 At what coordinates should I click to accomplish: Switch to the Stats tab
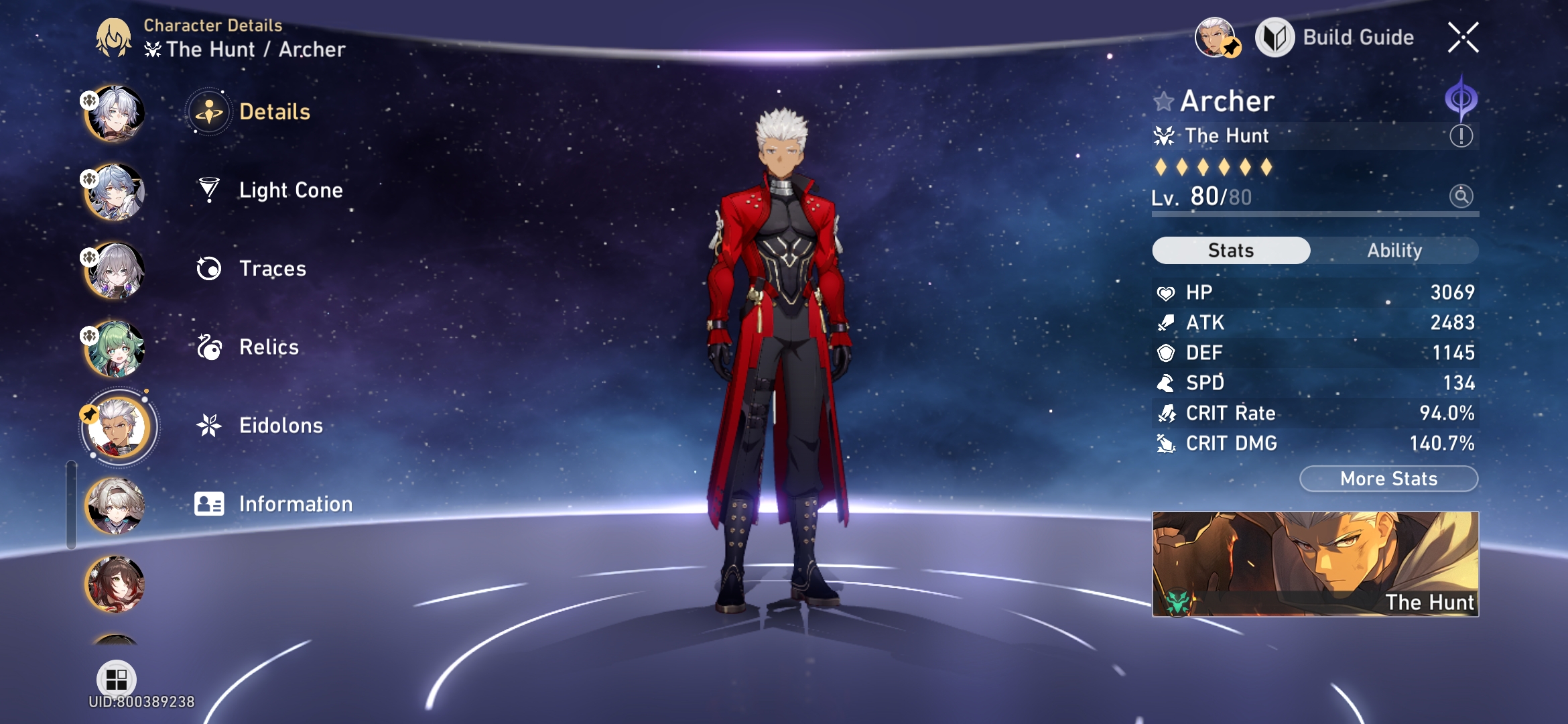coord(1230,250)
